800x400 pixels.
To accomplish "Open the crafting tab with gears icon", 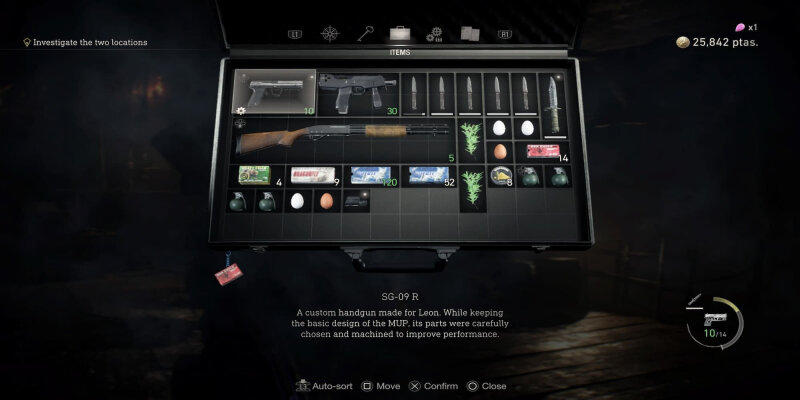I will point(434,33).
